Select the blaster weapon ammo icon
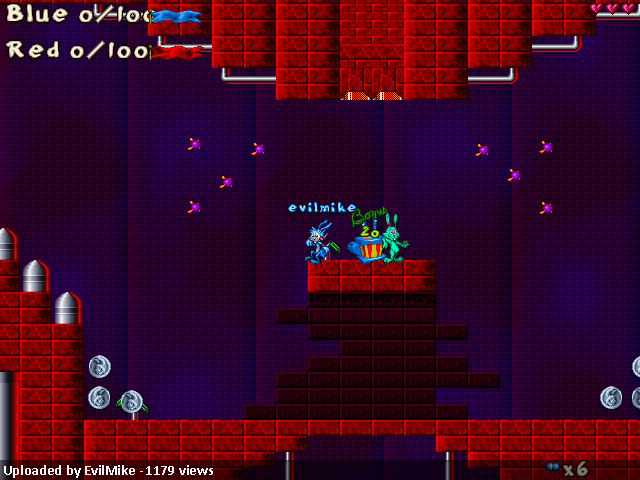The width and height of the screenshot is (640, 480). click(552, 467)
